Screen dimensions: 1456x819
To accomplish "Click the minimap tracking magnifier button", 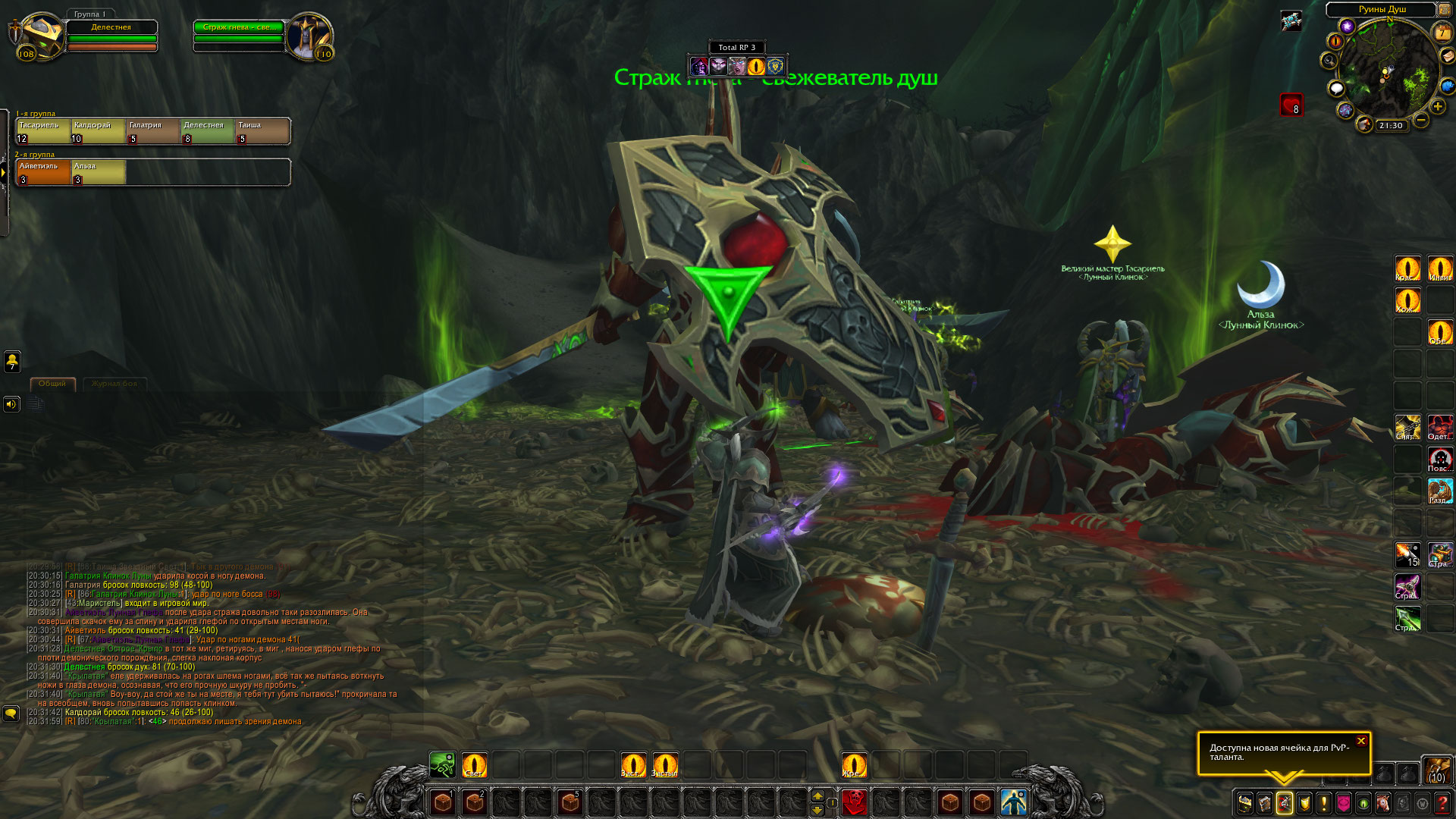I will [x=1329, y=61].
